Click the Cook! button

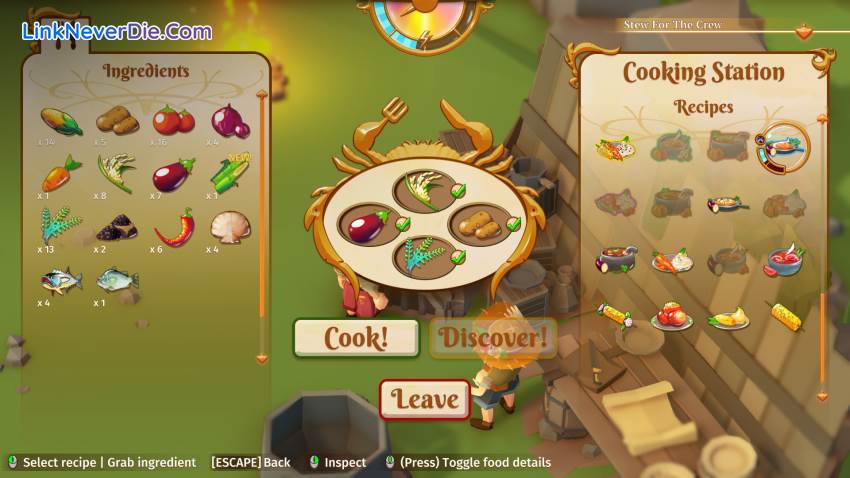coord(356,338)
